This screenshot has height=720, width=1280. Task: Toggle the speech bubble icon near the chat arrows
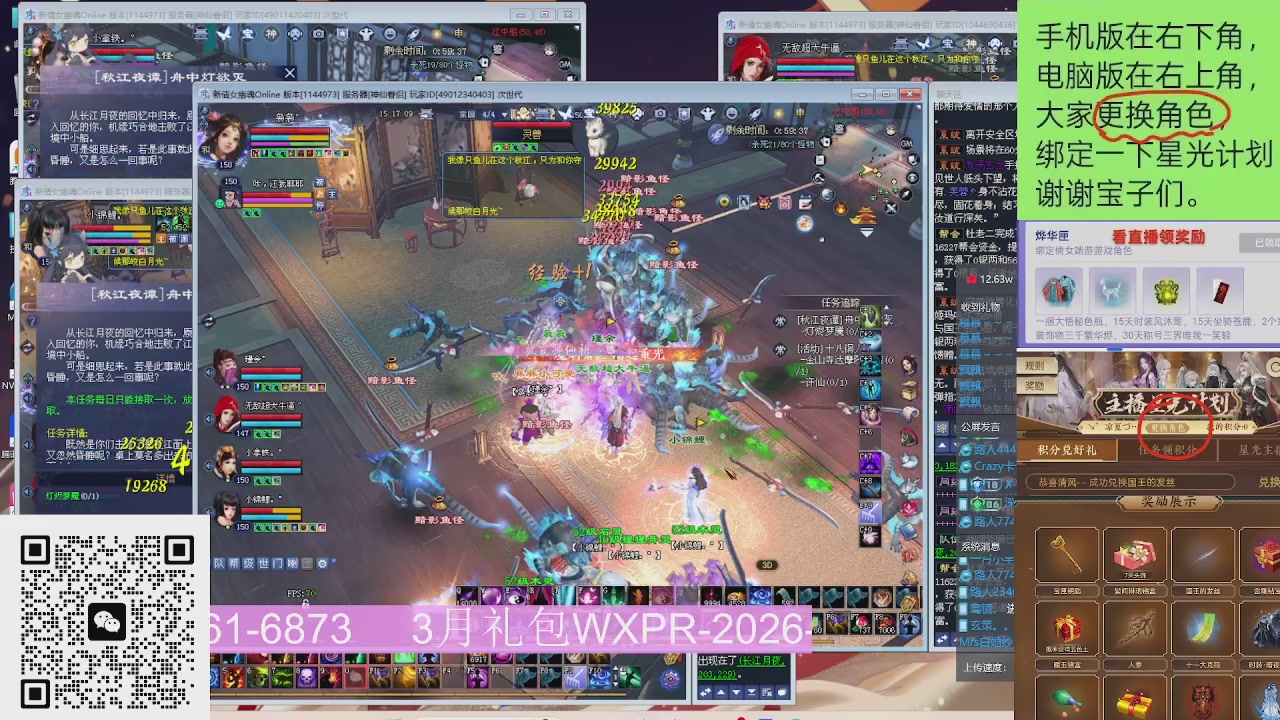(781, 694)
